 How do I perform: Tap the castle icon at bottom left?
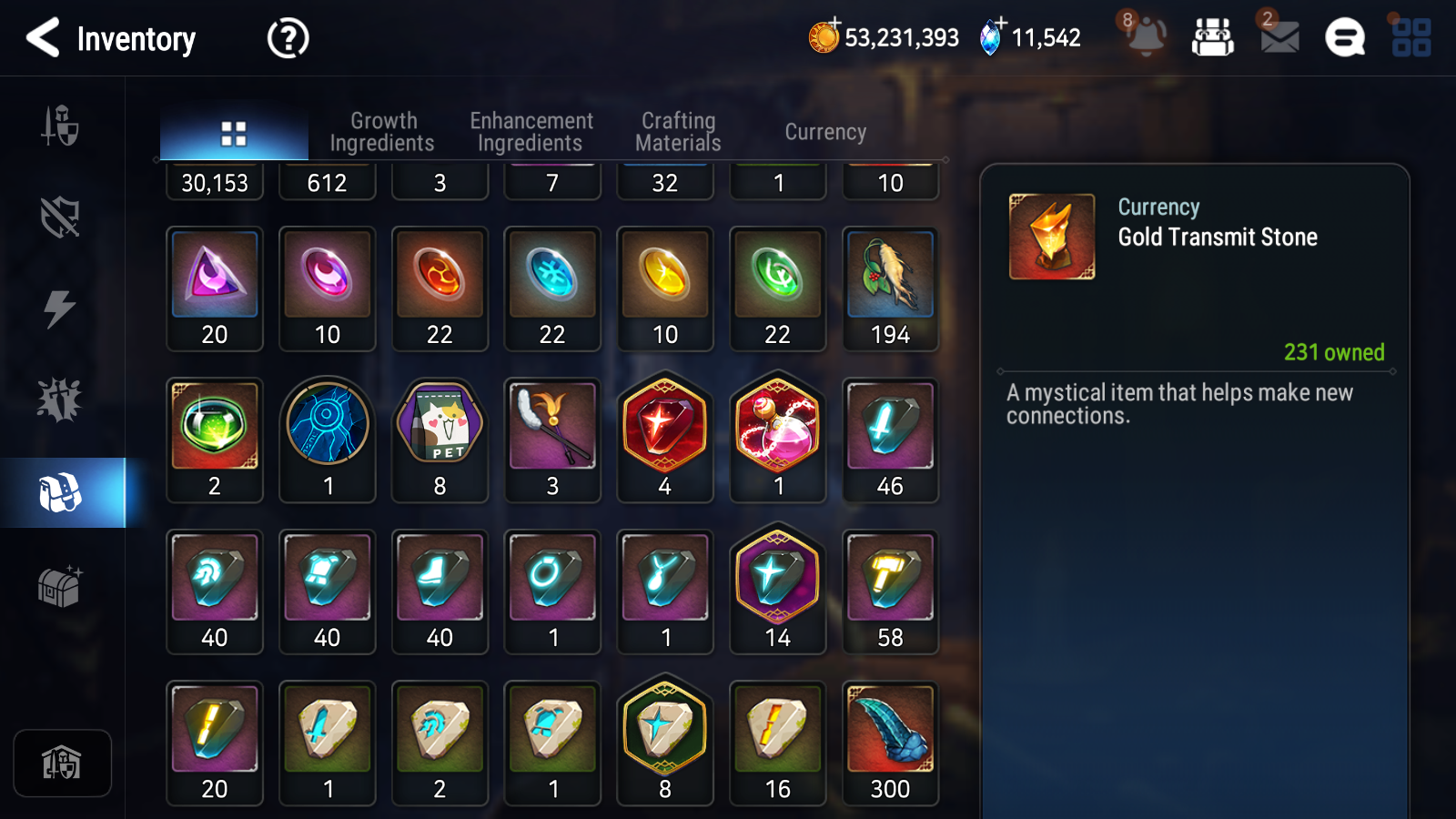[x=60, y=763]
